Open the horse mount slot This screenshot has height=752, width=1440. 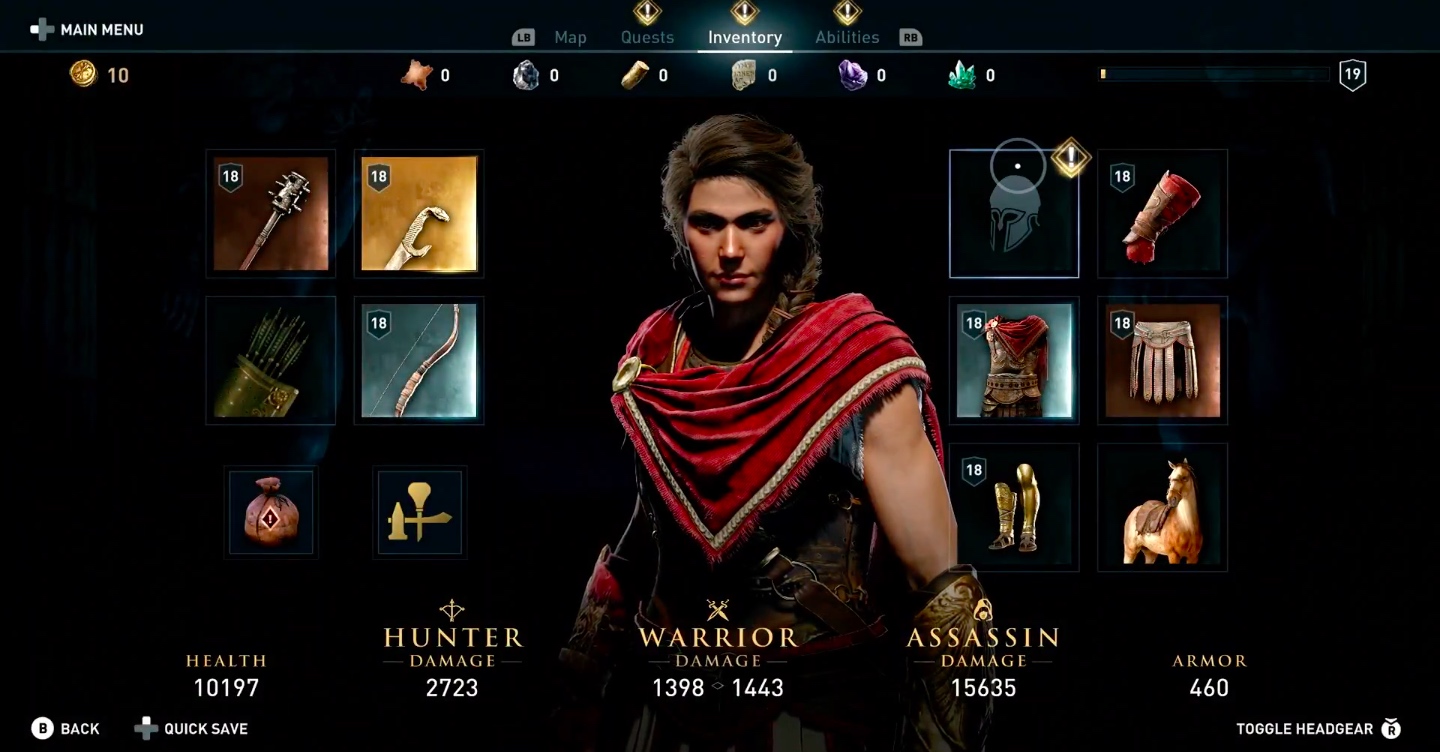(1162, 508)
